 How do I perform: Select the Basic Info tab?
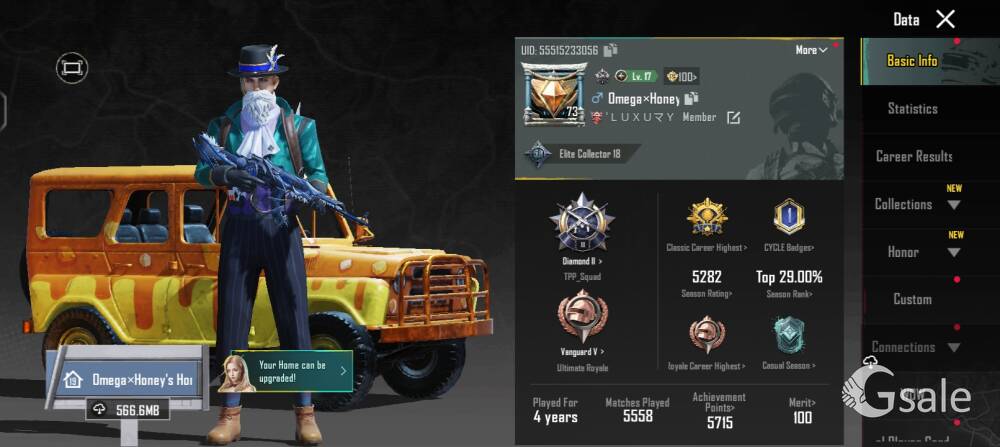912,61
